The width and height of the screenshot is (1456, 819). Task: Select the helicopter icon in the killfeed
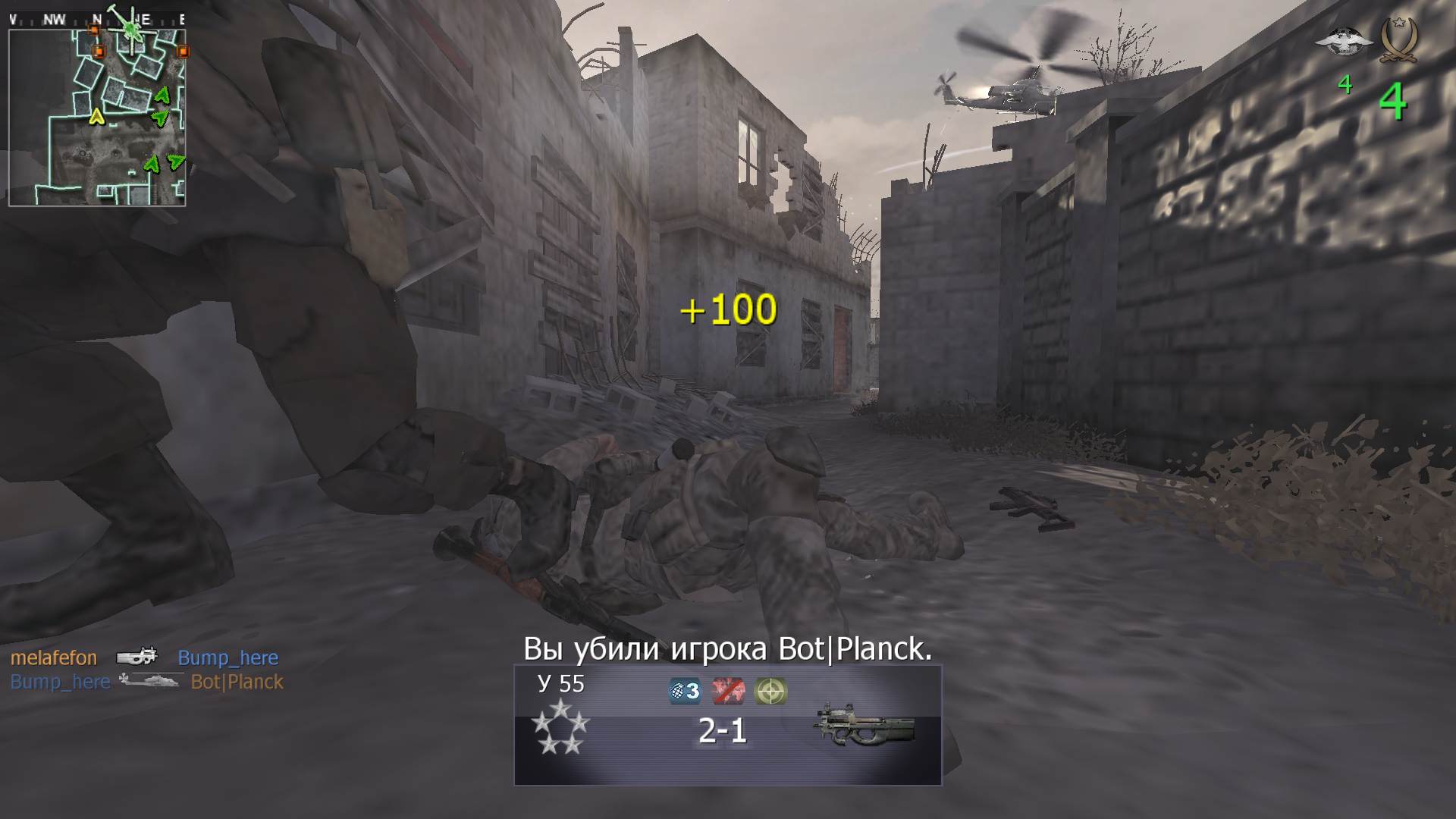tap(152, 681)
